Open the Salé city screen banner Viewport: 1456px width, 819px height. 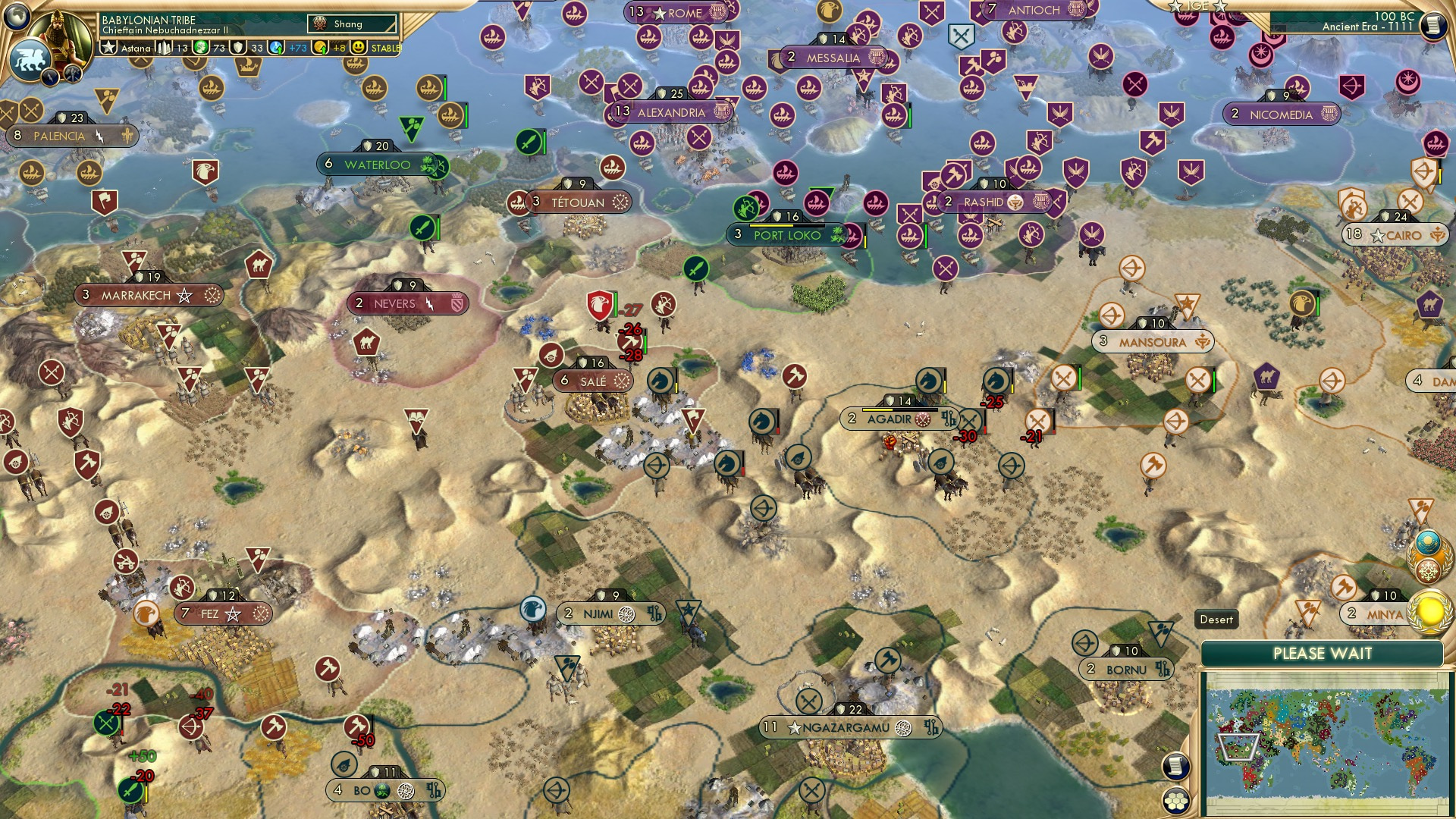[591, 381]
